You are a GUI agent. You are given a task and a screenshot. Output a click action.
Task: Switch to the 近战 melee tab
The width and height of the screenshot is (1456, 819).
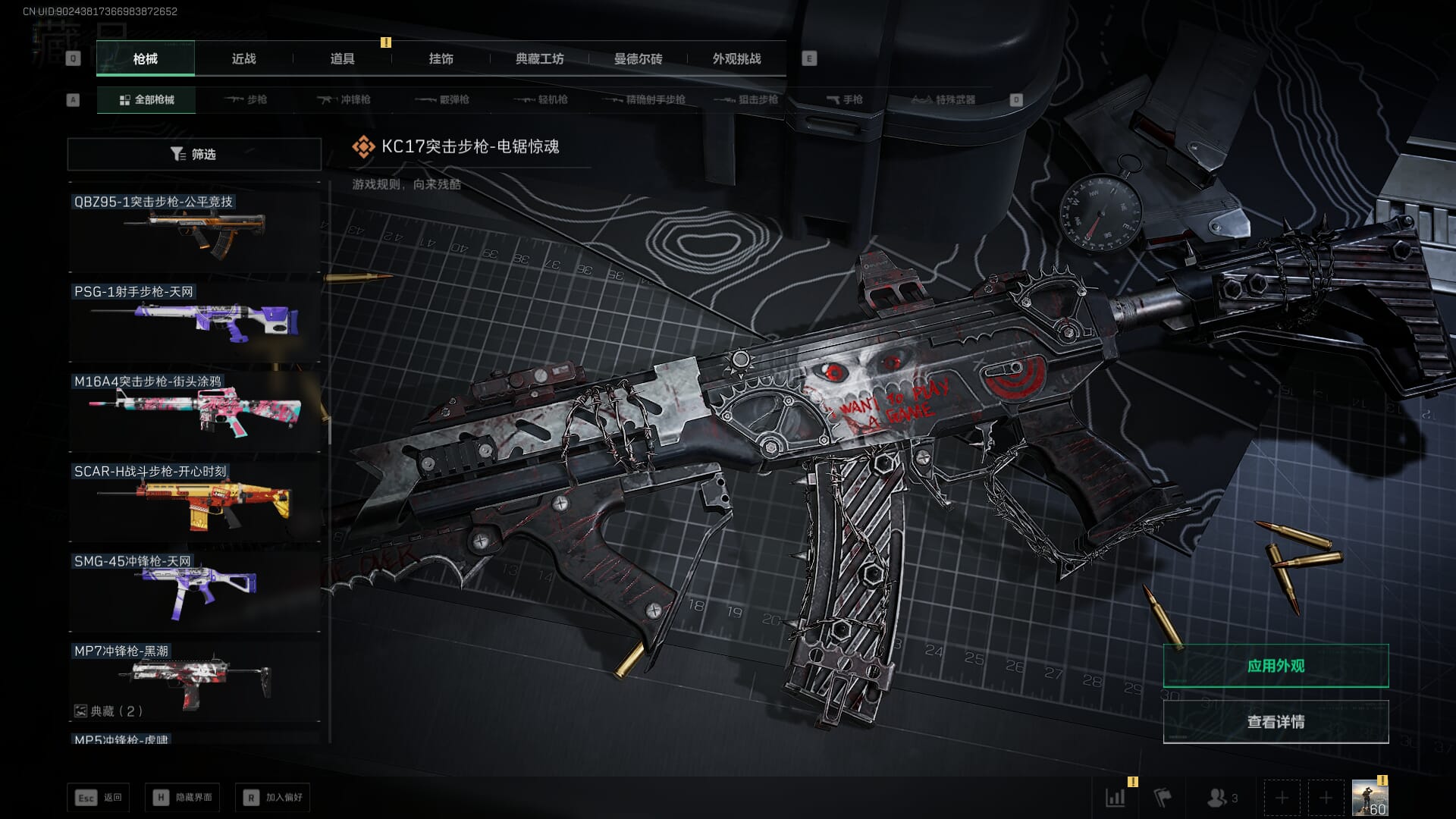[243, 59]
